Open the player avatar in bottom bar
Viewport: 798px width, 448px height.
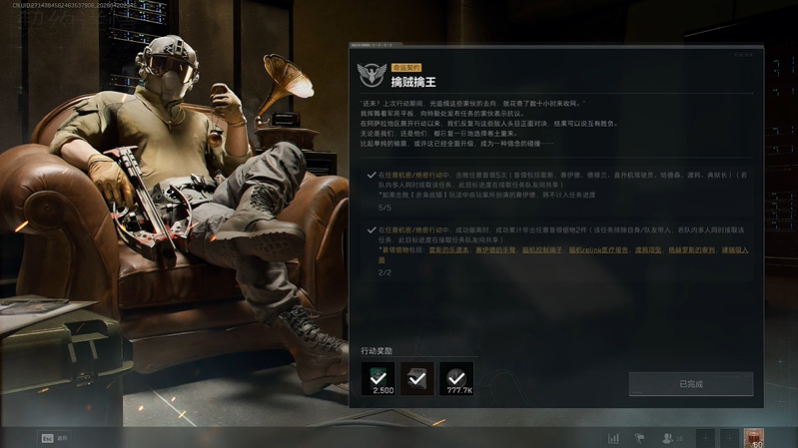(754, 438)
